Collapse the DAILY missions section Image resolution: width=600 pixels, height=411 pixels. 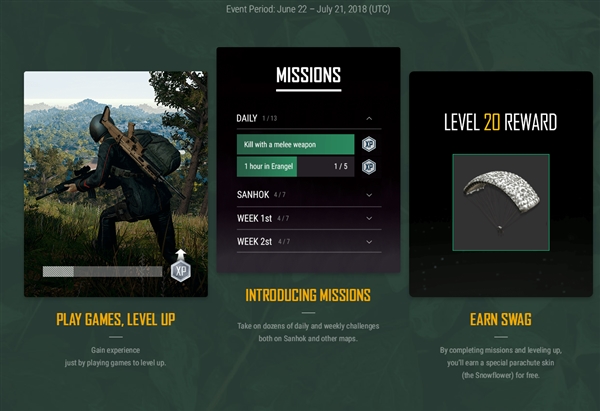coord(369,119)
